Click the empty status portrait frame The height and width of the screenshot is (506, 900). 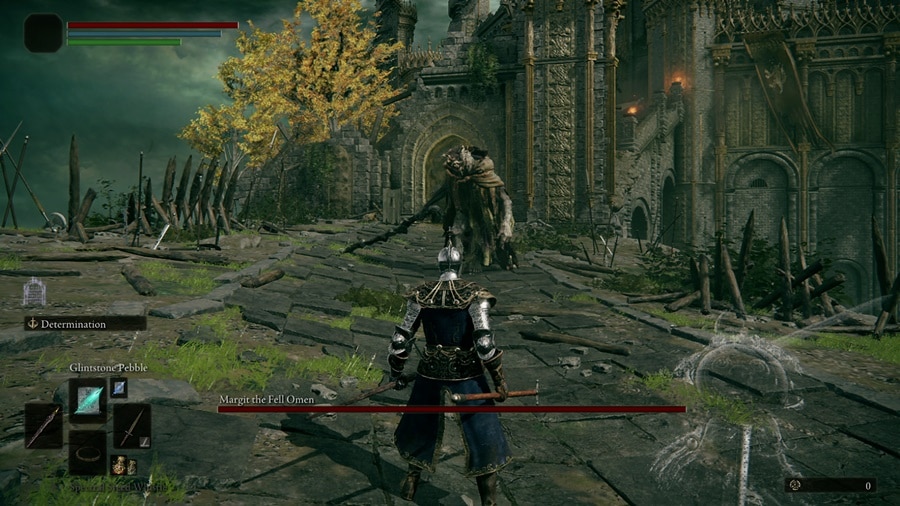coord(44,33)
